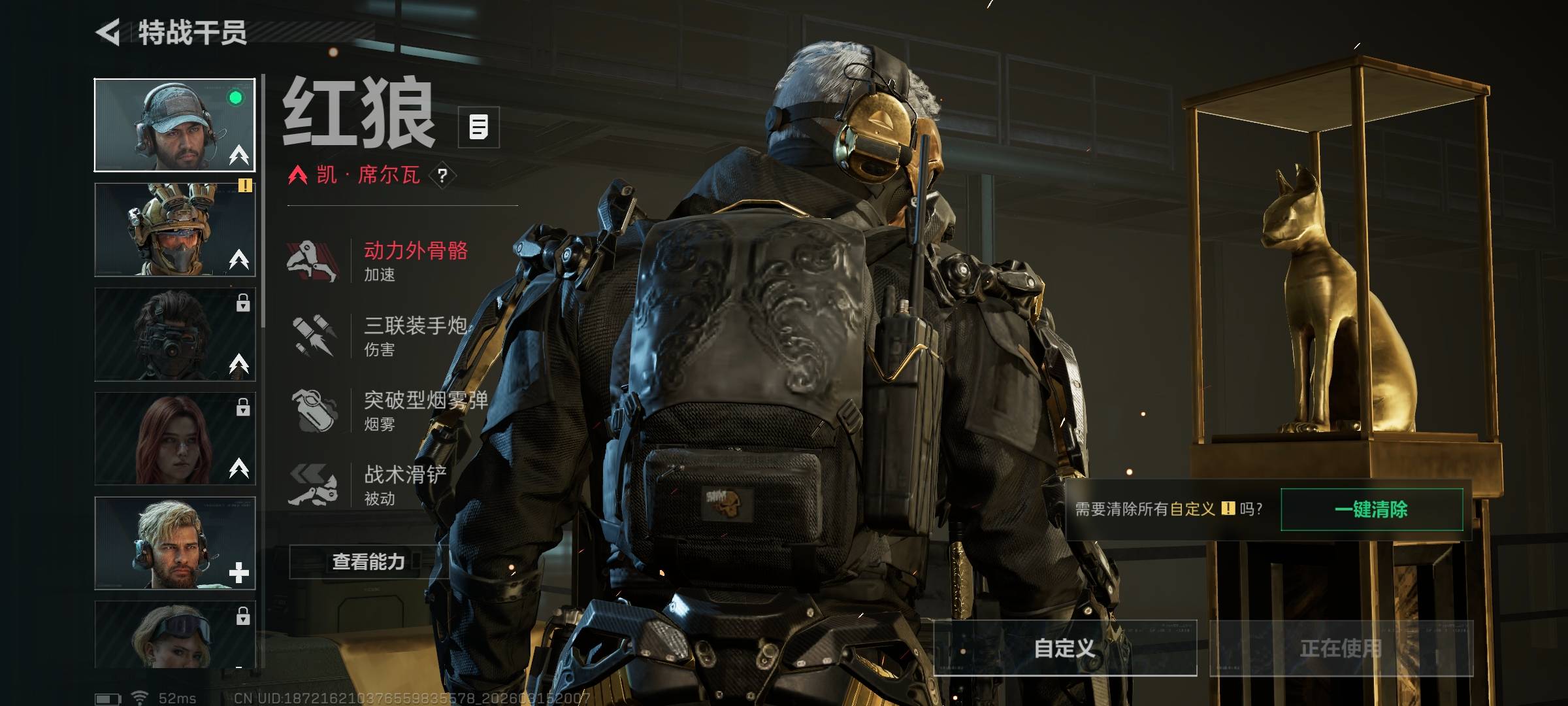This screenshot has height=706, width=1568.
Task: Click the 正在使用 in-use button
Action: [1341, 648]
